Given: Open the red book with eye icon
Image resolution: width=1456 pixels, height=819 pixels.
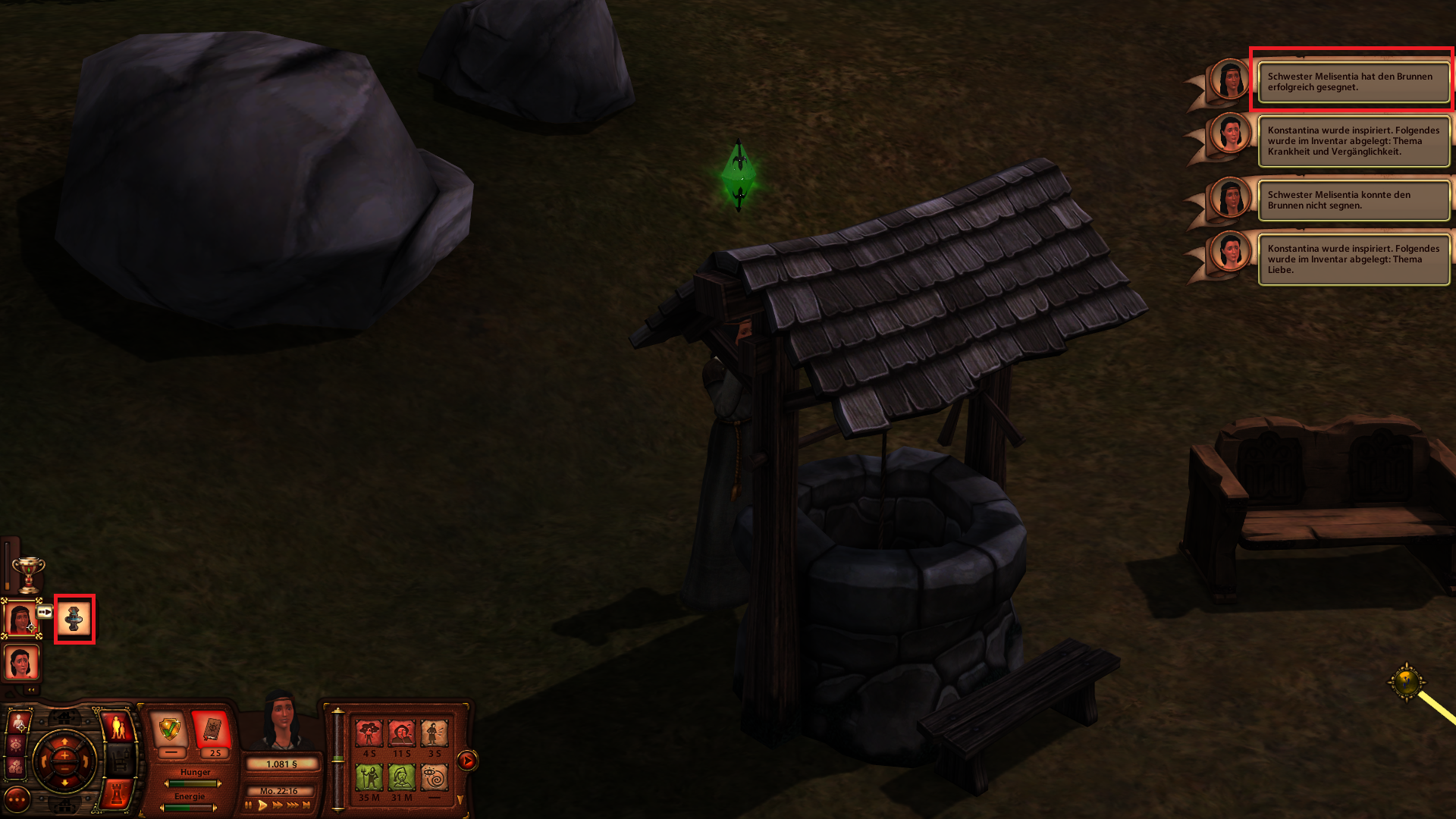Looking at the screenshot, I should pyautogui.click(x=212, y=730).
